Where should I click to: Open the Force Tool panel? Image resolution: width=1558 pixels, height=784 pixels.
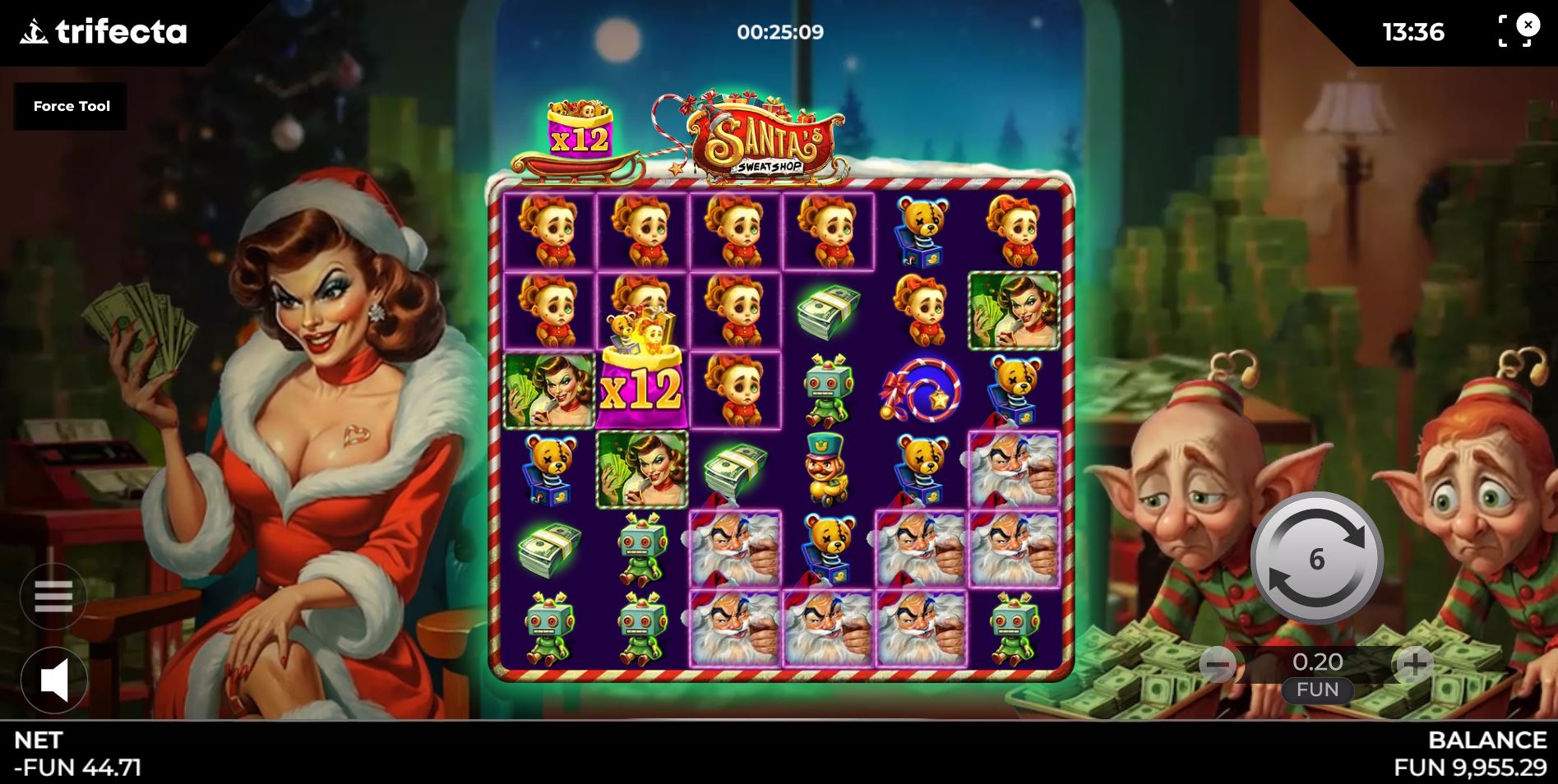point(72,106)
